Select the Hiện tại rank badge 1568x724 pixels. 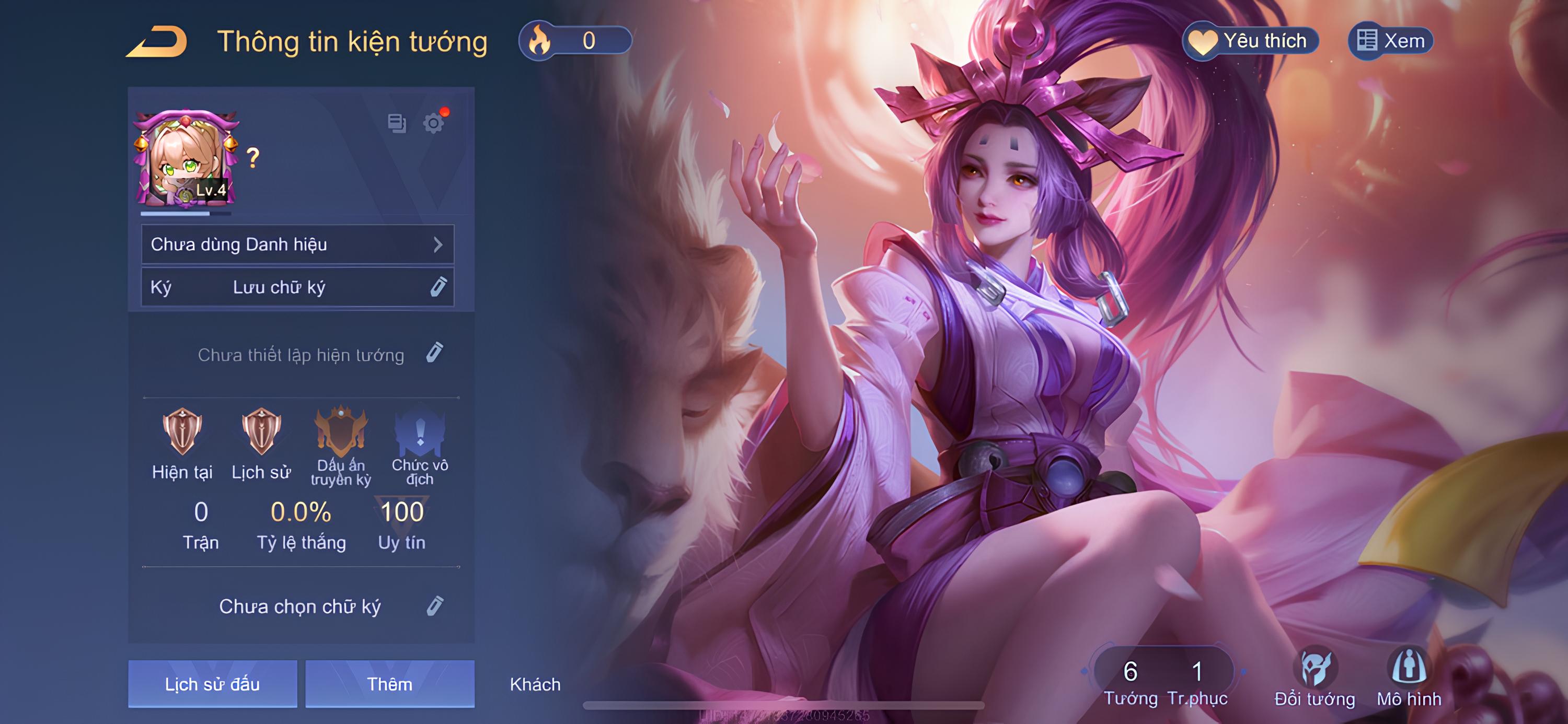pyautogui.click(x=182, y=433)
